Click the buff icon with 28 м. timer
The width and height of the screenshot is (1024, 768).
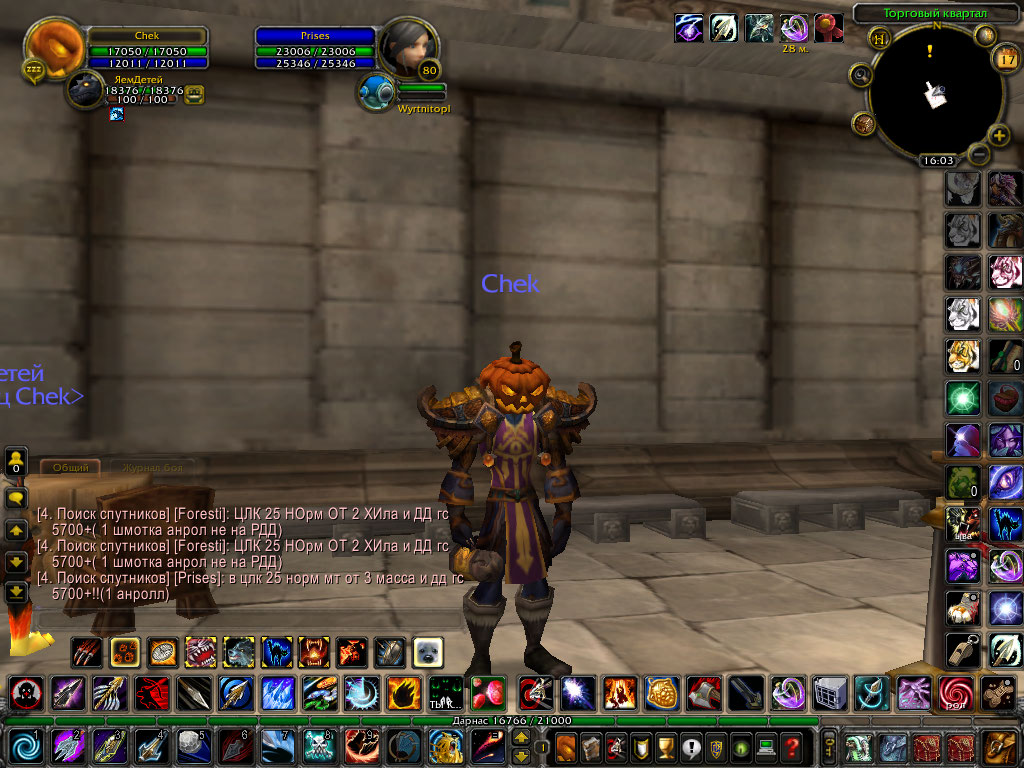click(x=794, y=27)
